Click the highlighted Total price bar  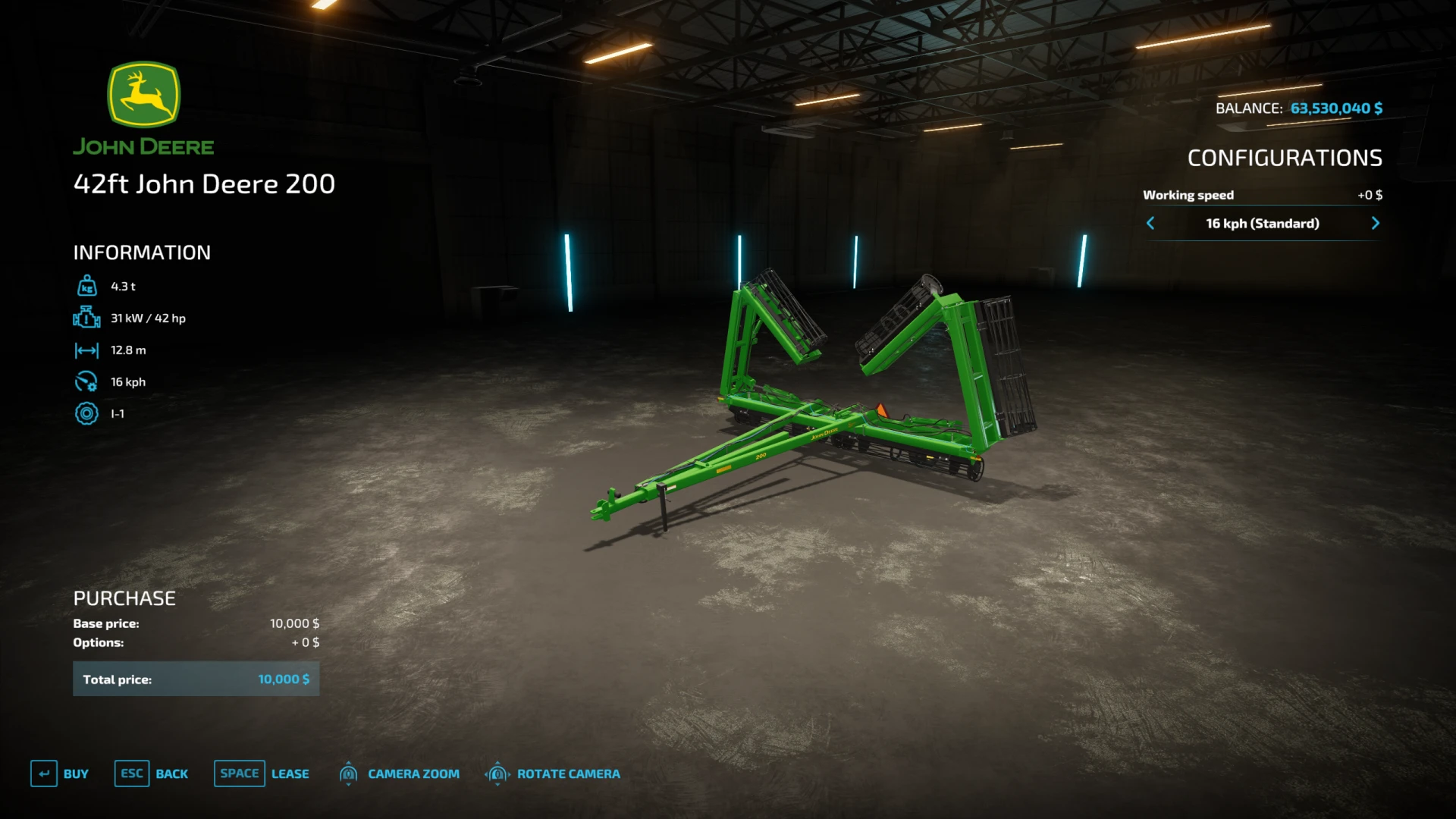tap(196, 679)
